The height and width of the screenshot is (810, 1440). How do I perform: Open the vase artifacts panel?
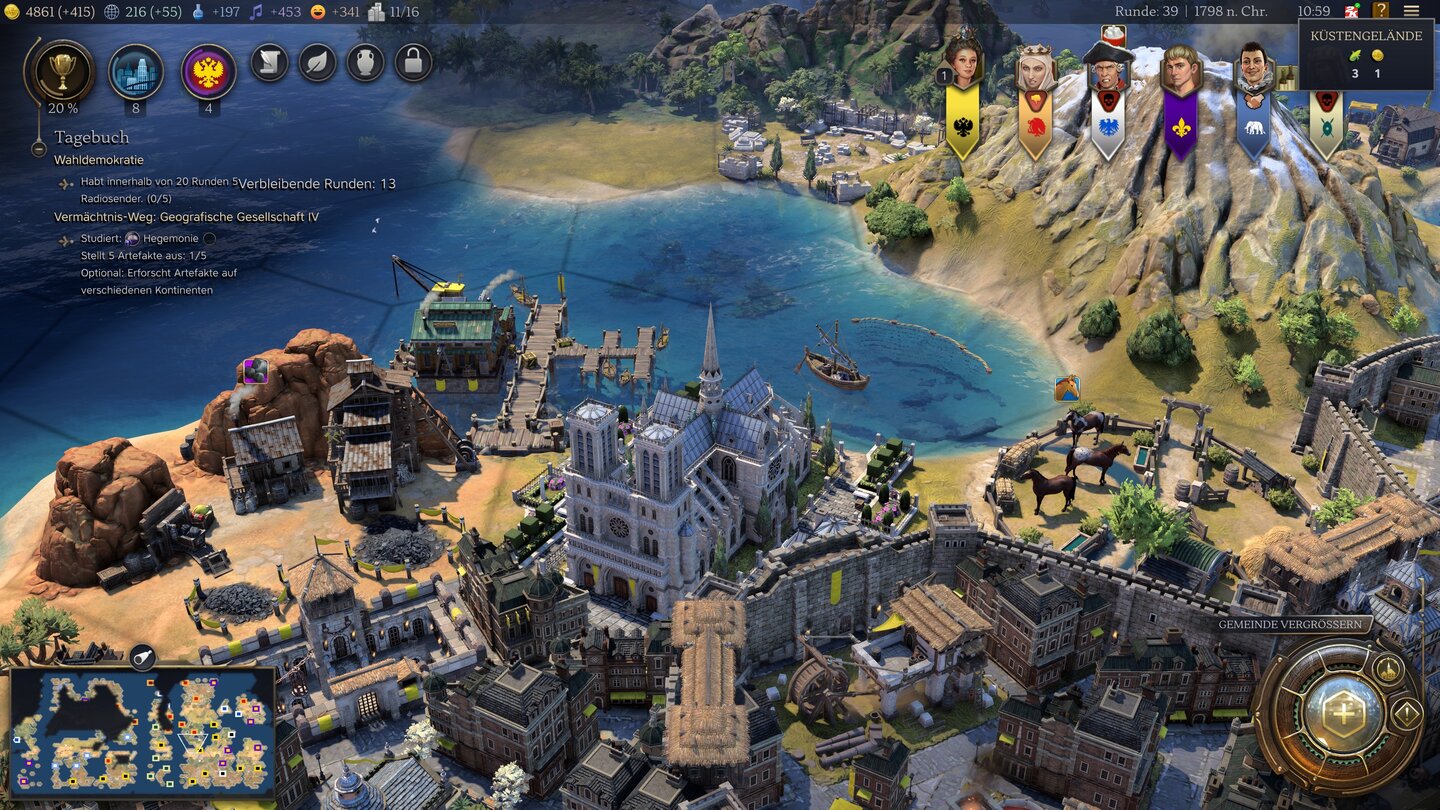pyautogui.click(x=366, y=63)
